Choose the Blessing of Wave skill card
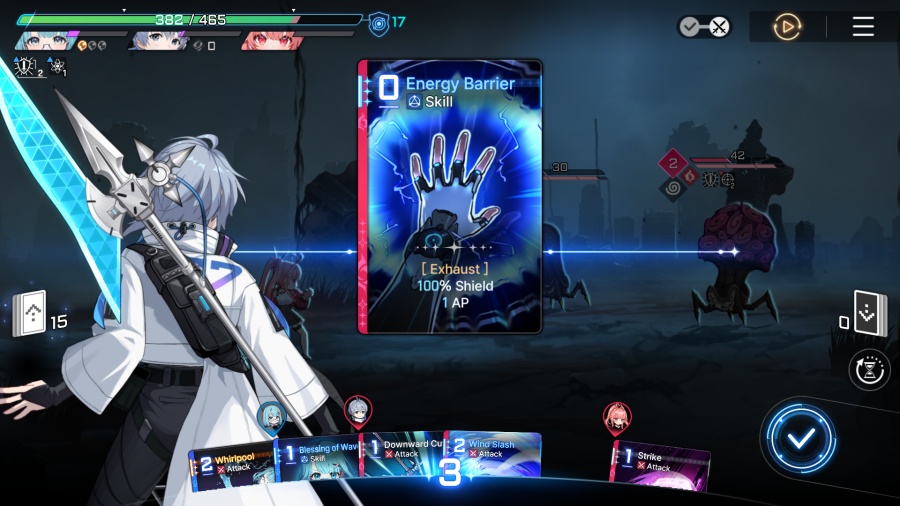Screen dimensions: 900x506 click(318, 460)
